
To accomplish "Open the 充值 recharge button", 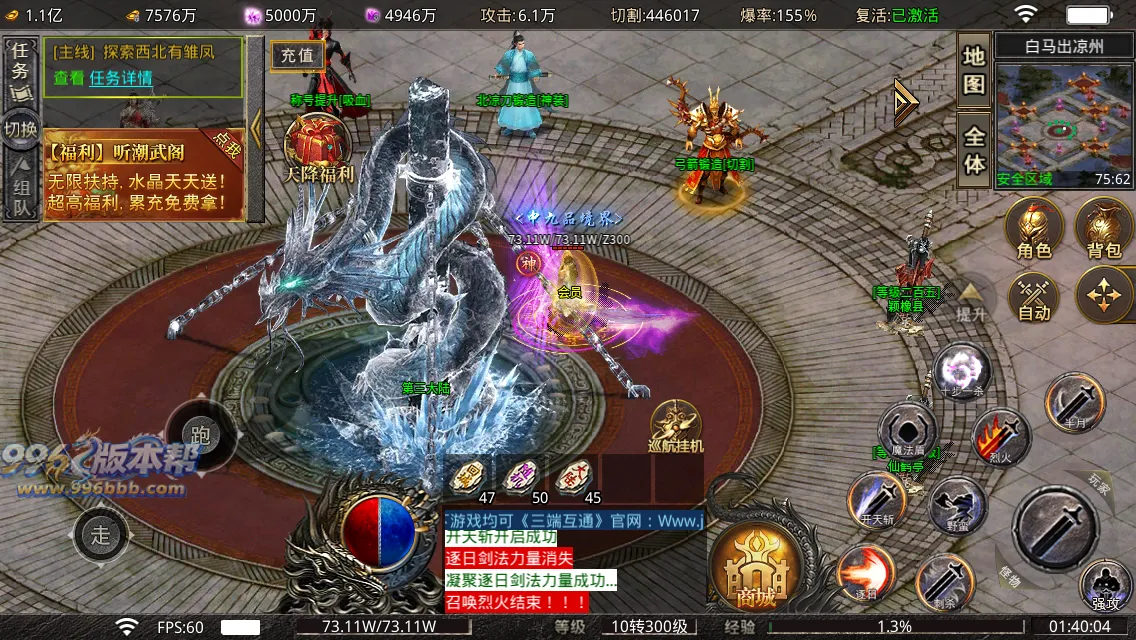I will pos(296,55).
